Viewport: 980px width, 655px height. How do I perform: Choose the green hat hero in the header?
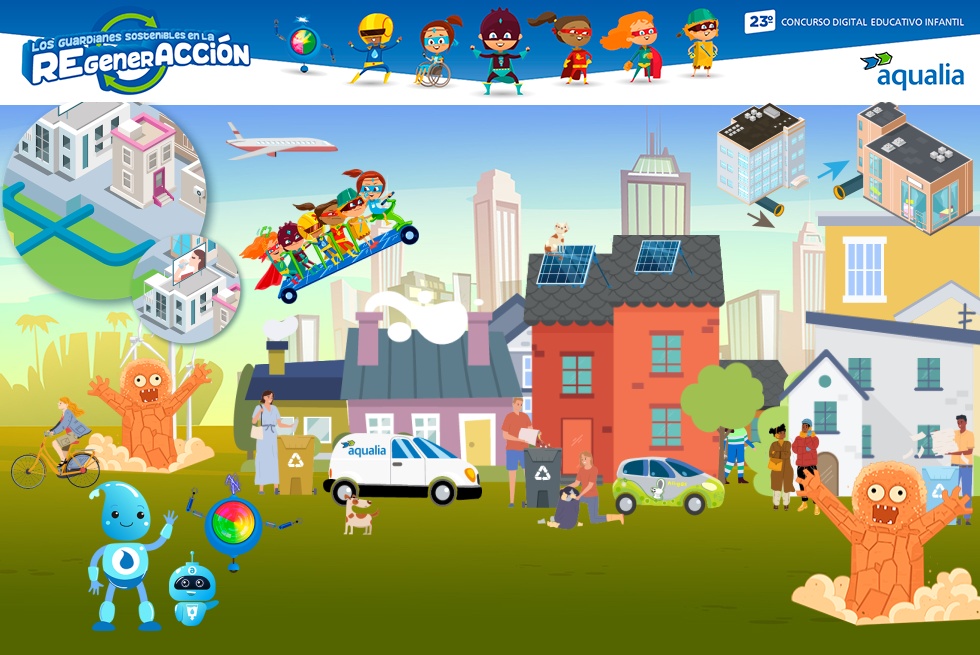point(701,42)
